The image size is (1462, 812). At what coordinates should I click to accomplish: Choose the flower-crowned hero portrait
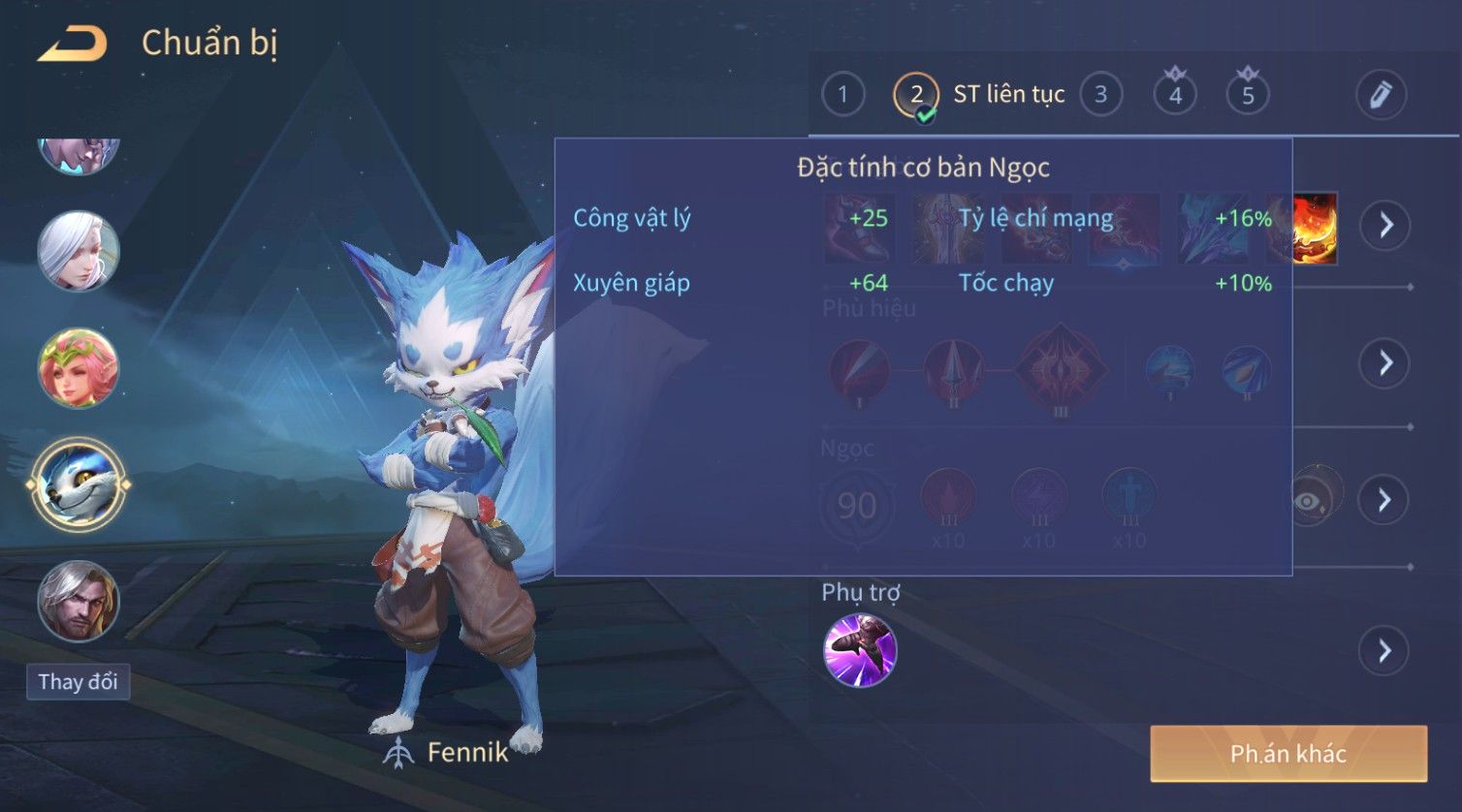pyautogui.click(x=79, y=368)
